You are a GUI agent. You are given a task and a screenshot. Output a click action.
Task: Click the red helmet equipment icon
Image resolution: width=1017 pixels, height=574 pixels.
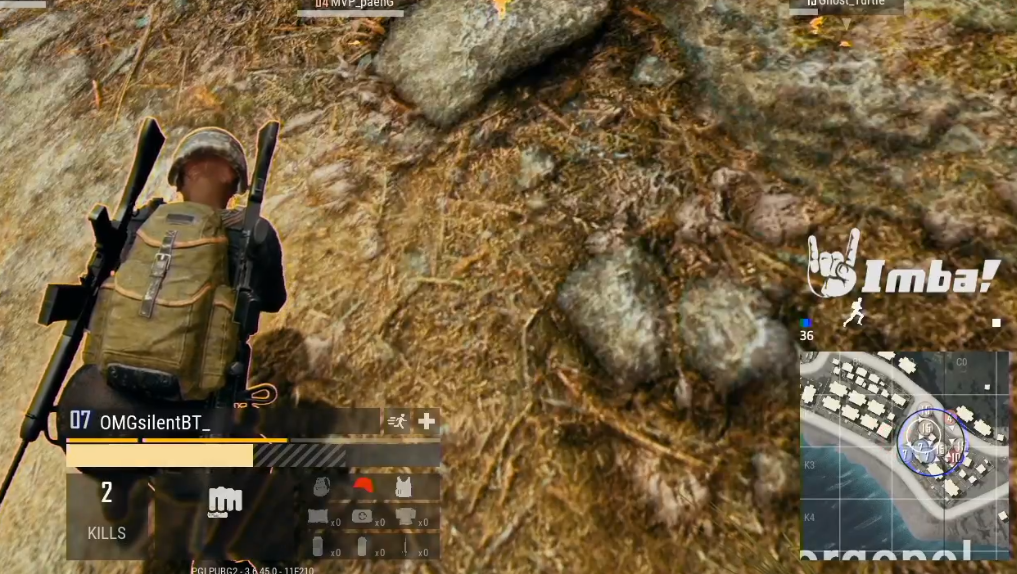(362, 487)
